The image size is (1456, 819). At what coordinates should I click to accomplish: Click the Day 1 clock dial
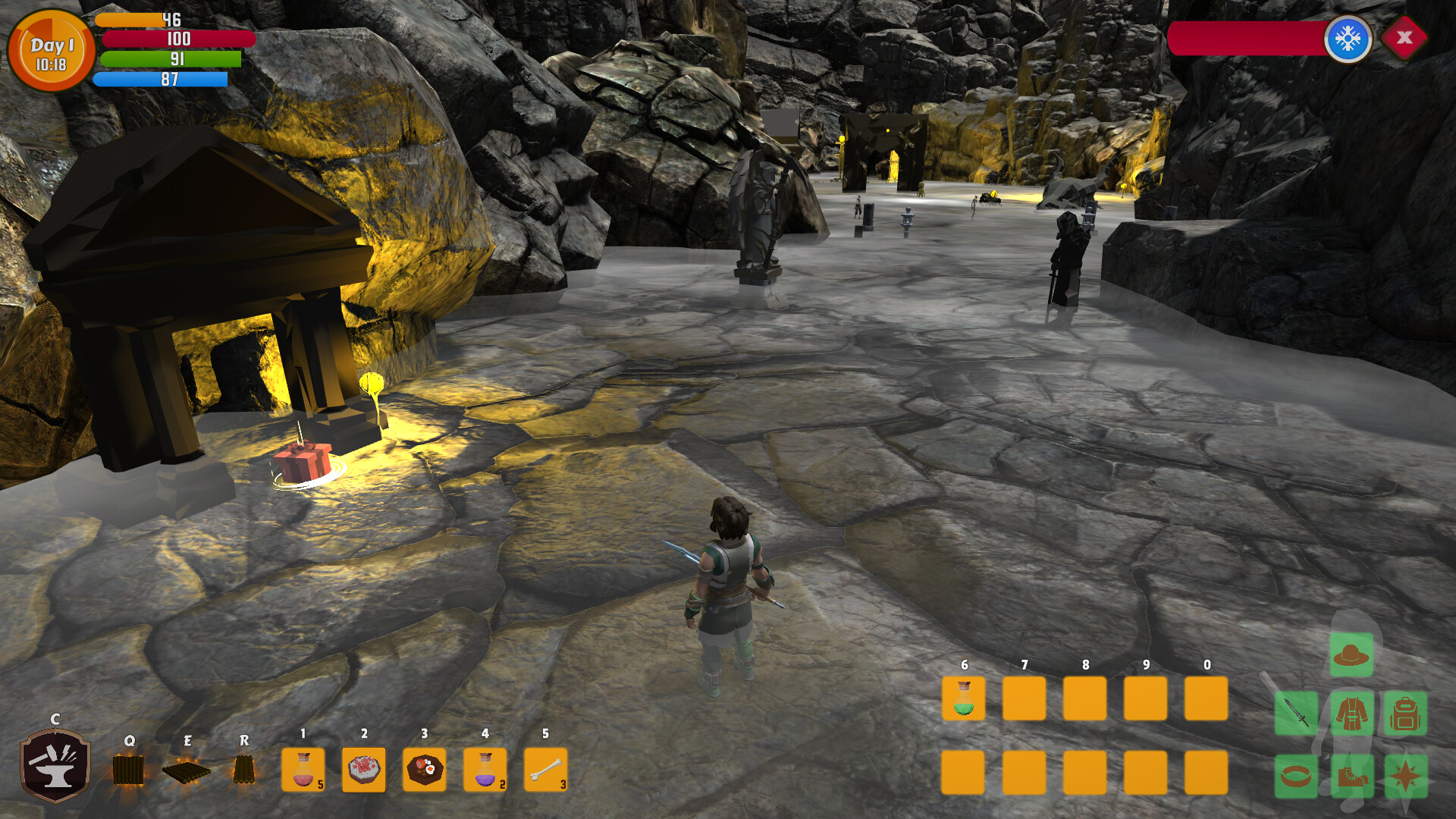tap(51, 52)
